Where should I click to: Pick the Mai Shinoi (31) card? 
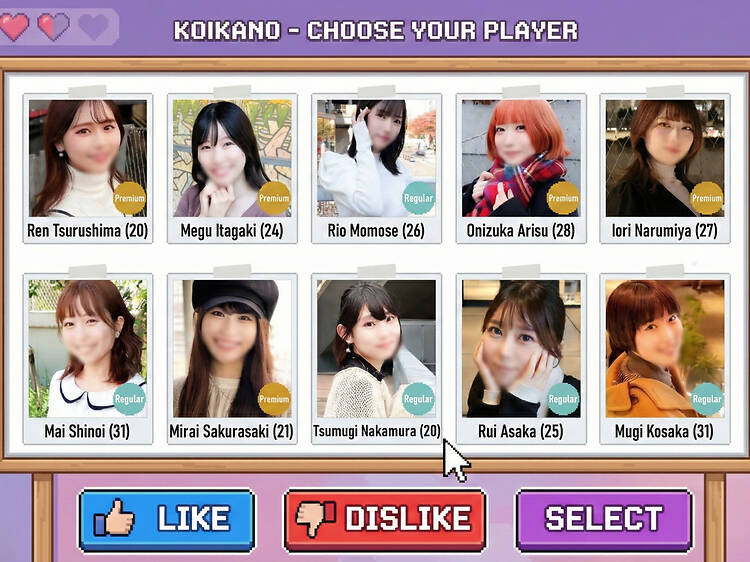click(x=88, y=358)
